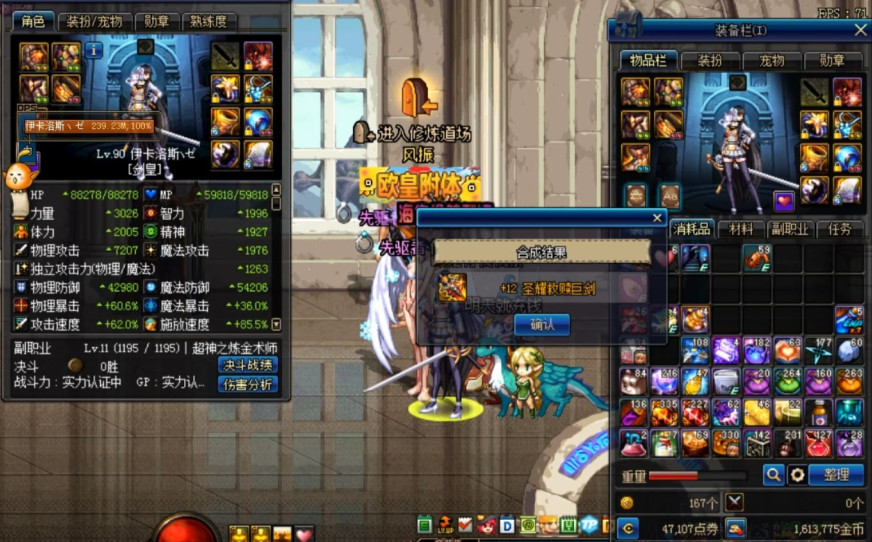
Task: Click the pink heart button under character preview
Action: (785, 201)
